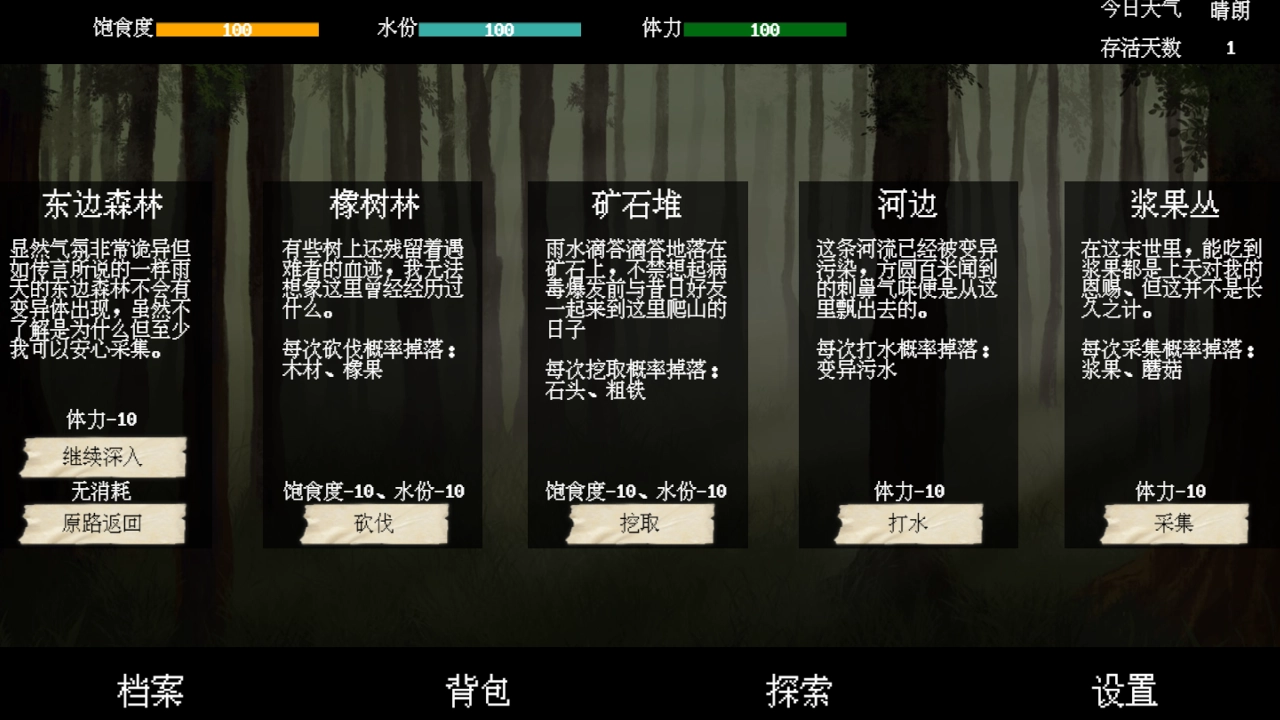Image resolution: width=1280 pixels, height=720 pixels.
Task: Click the 浆果丛 berry bush title
Action: point(1172,205)
